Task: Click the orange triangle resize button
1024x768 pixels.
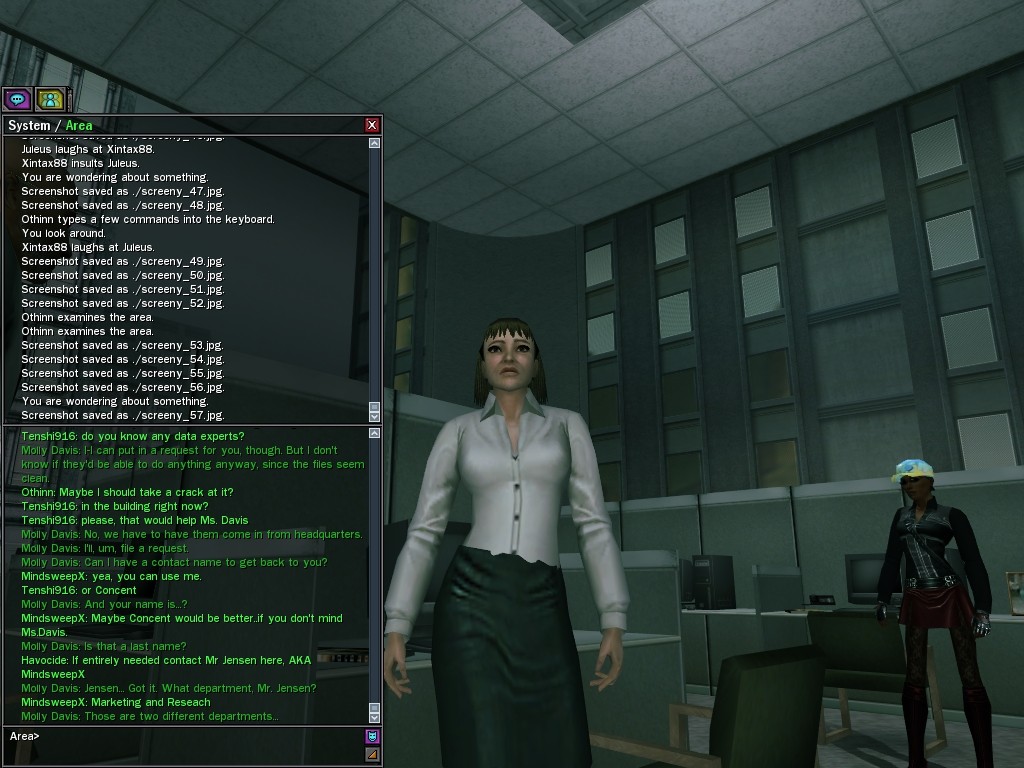Action: (x=372, y=754)
